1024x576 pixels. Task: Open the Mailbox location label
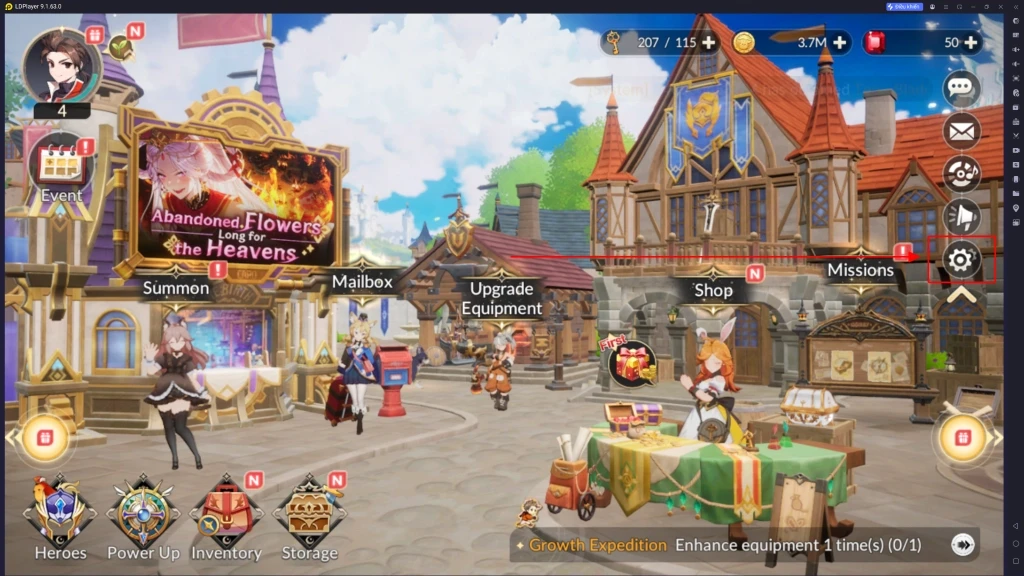point(362,282)
